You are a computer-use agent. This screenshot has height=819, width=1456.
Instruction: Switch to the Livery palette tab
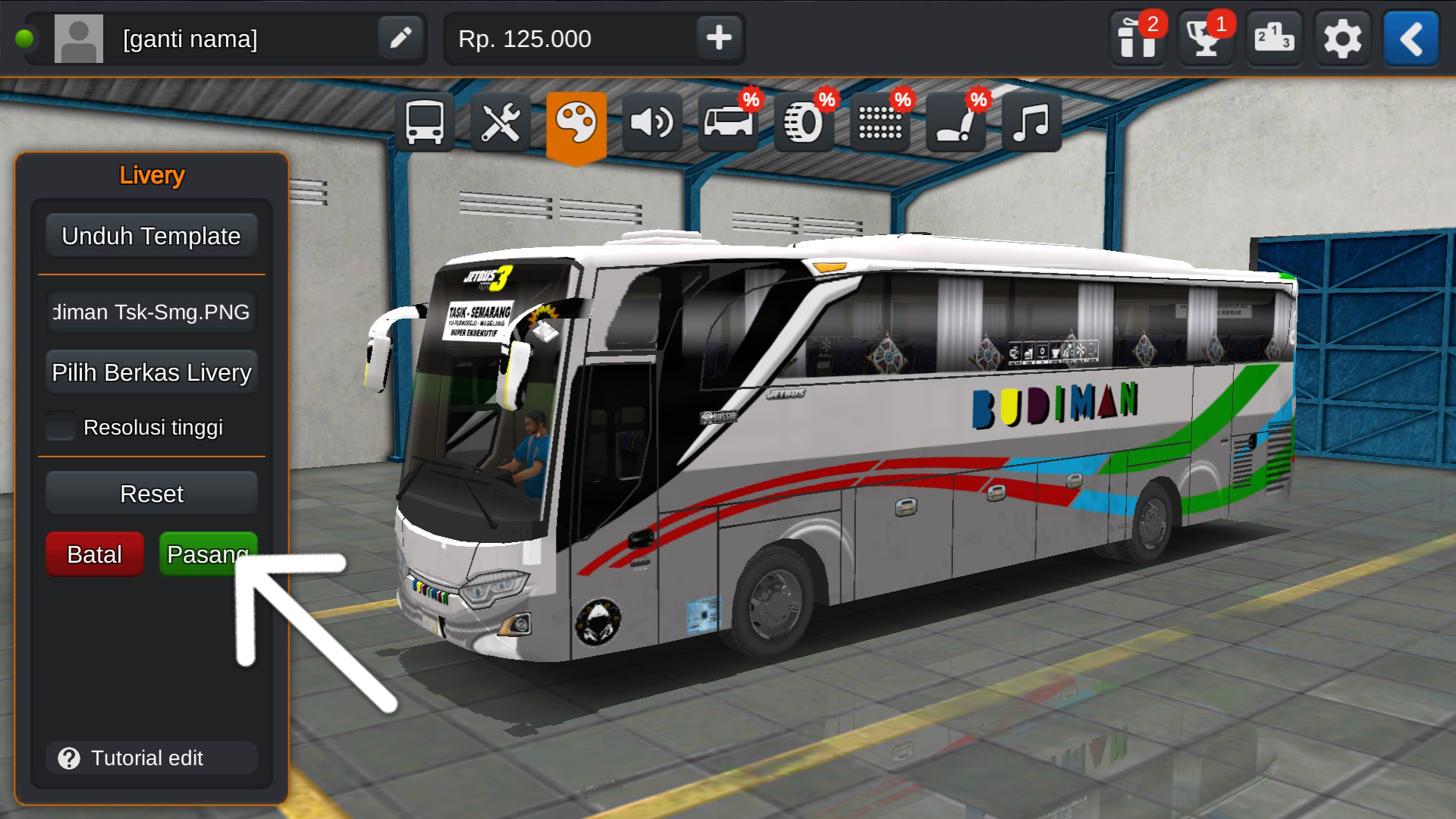[577, 121]
